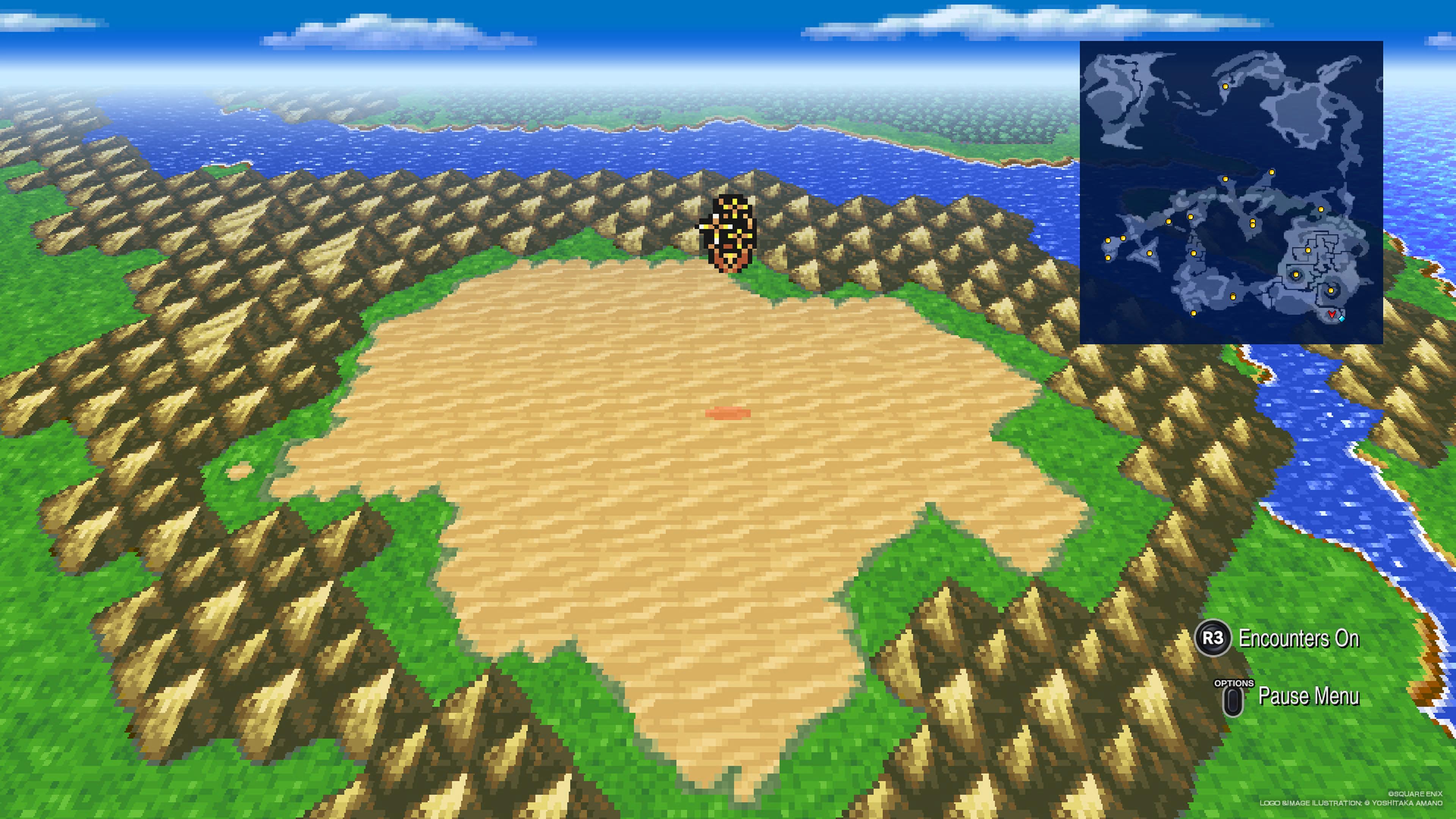Expand the bottom-center yellow marker on the minimap
This screenshot has height=819, width=1456.
click(1193, 313)
